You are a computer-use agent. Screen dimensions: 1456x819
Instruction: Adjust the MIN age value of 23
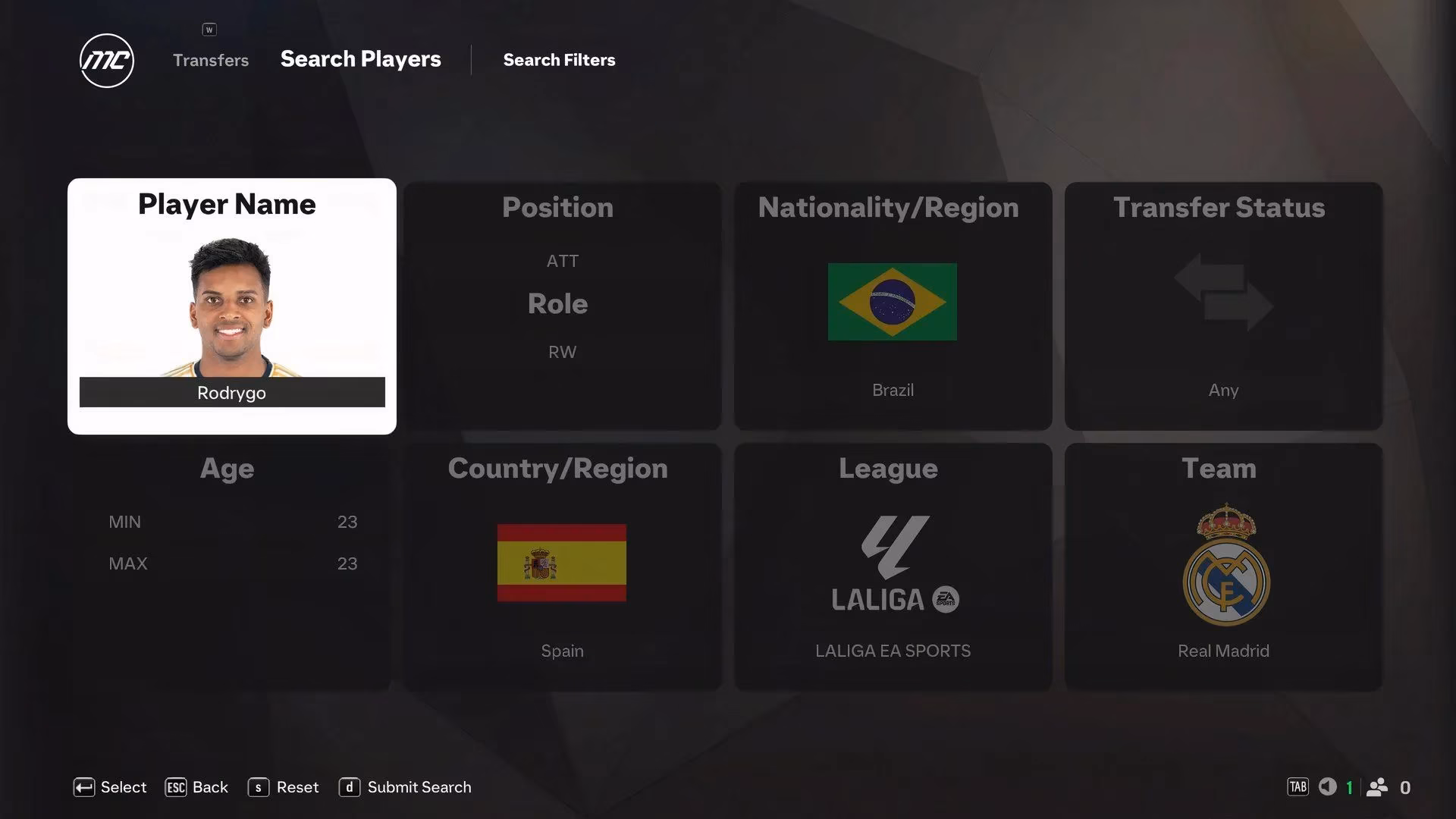click(348, 521)
